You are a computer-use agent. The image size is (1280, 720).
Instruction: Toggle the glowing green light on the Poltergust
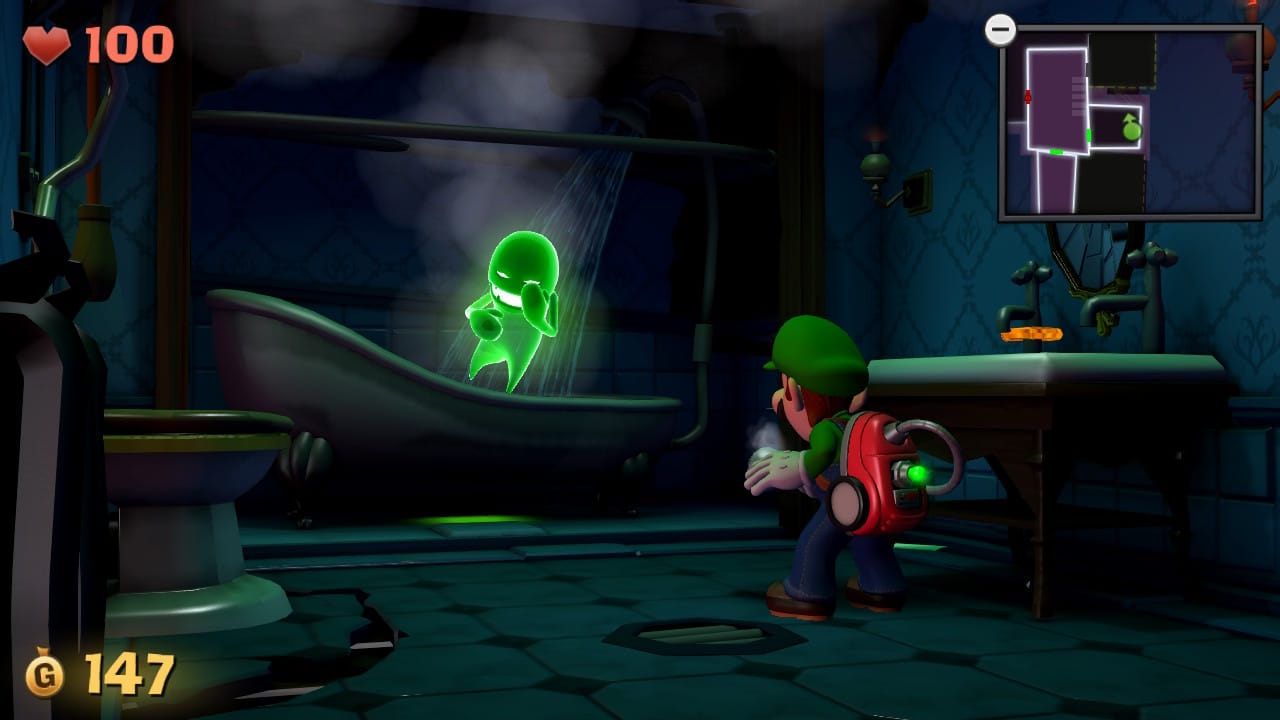(x=919, y=474)
